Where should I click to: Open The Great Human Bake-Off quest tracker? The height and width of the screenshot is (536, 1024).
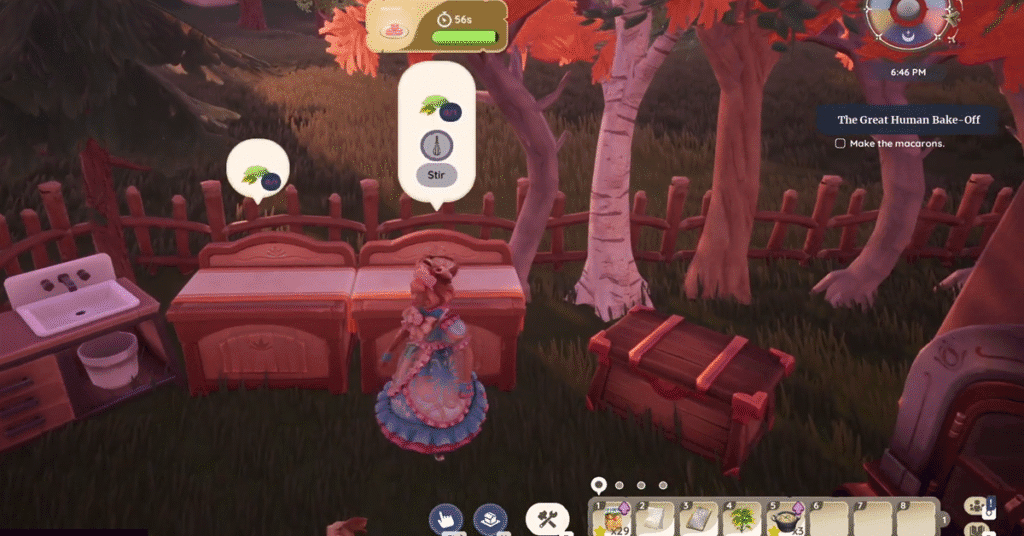tap(908, 120)
